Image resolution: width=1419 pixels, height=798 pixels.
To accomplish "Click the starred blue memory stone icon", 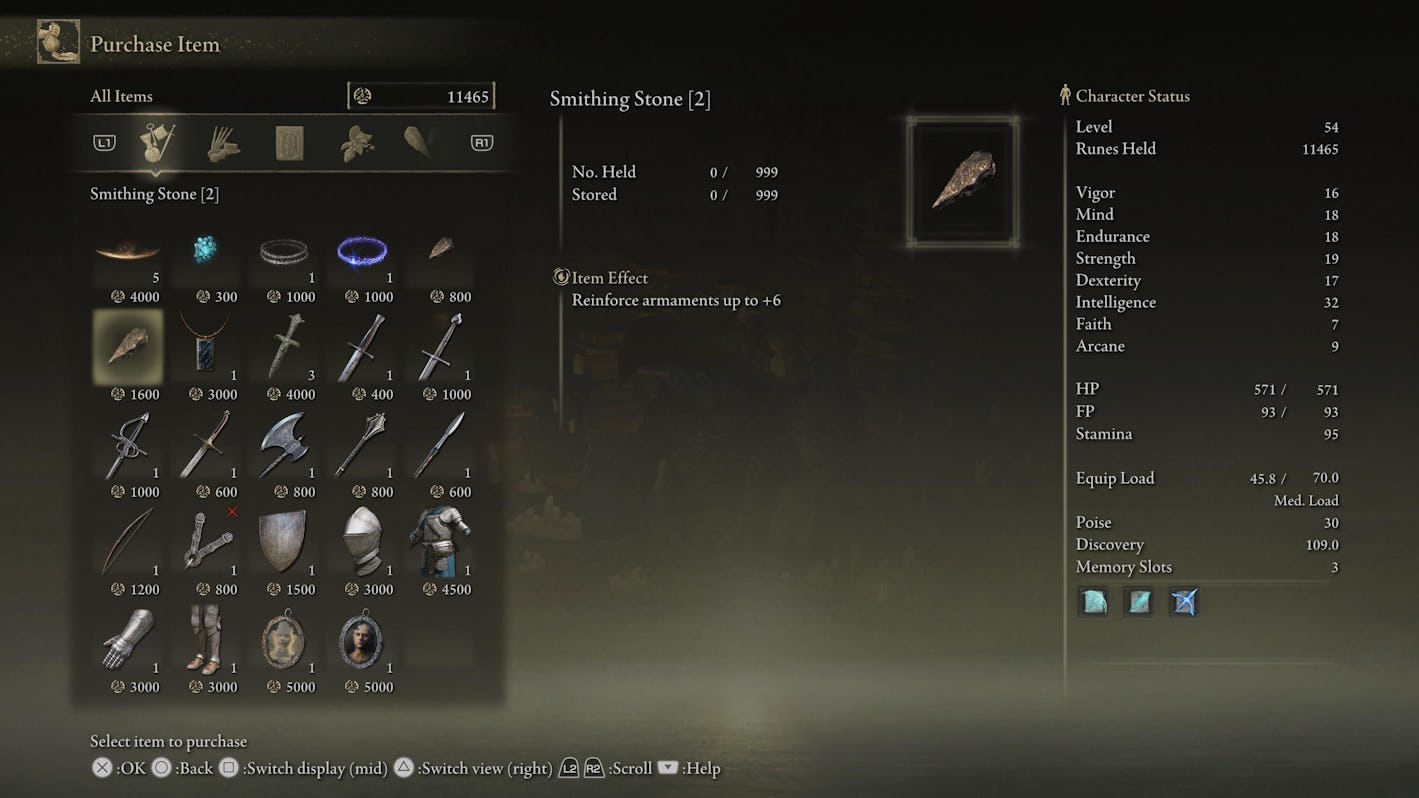I will point(1183,601).
